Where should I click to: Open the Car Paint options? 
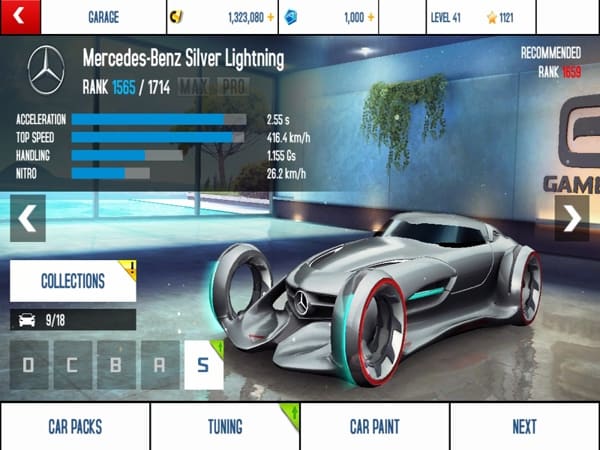pyautogui.click(x=375, y=427)
